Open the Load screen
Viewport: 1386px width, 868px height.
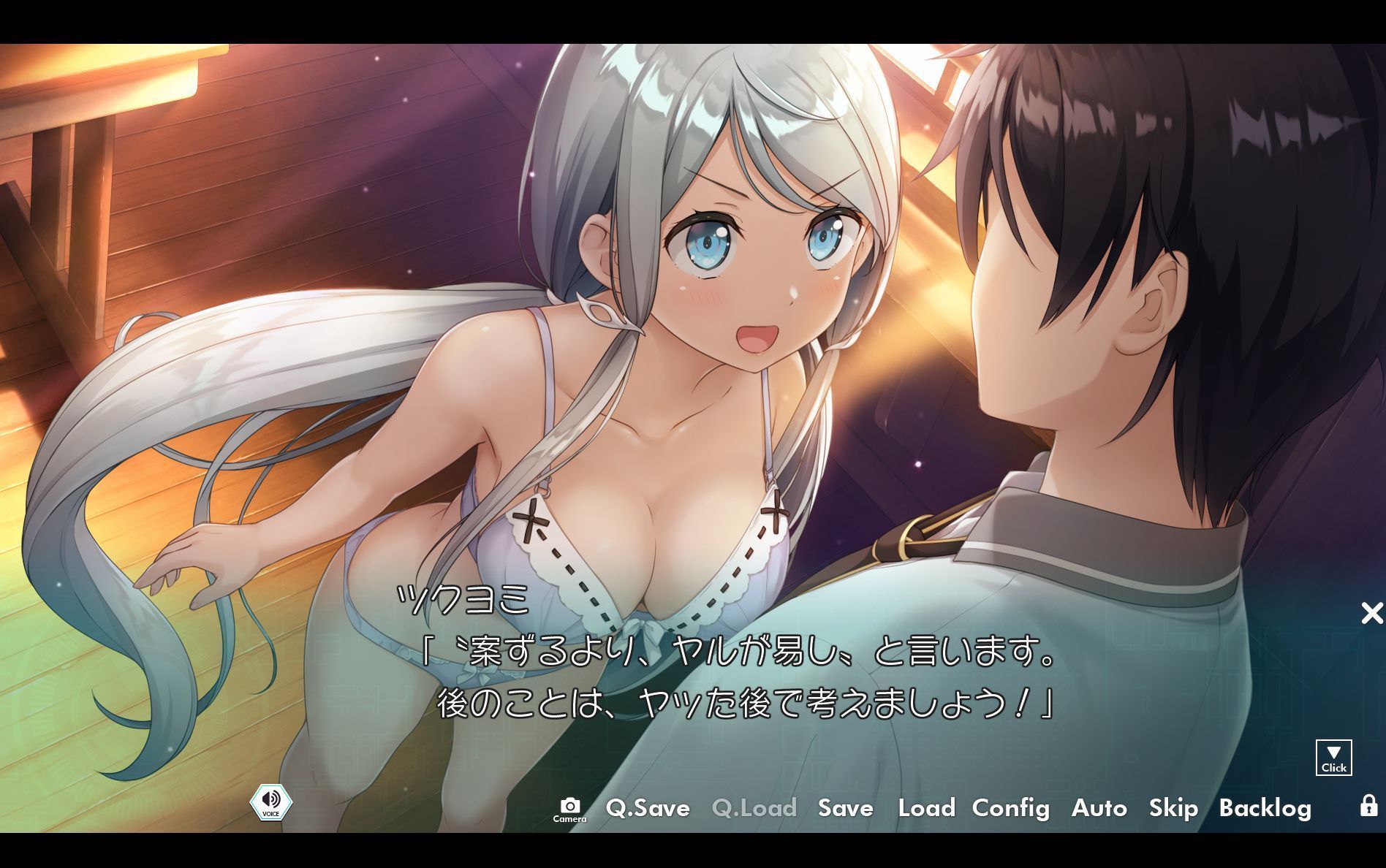(926, 809)
